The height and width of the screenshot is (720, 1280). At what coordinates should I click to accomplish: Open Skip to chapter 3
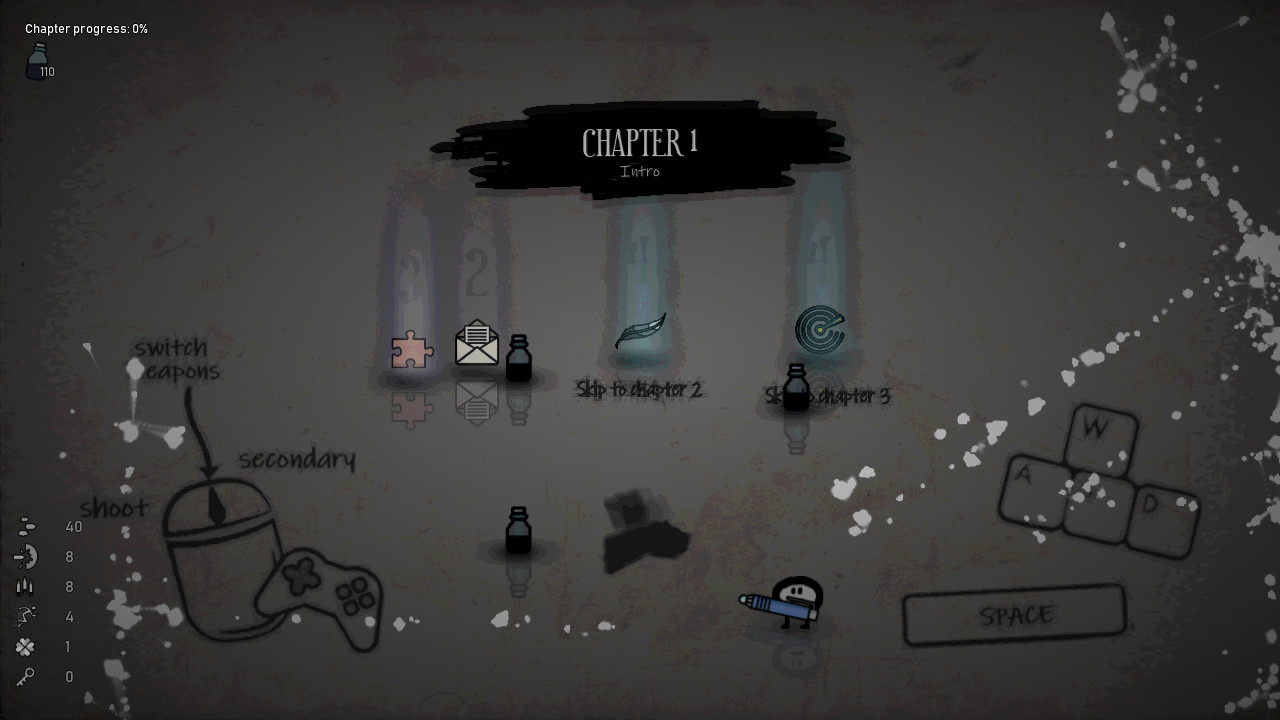tap(826, 396)
